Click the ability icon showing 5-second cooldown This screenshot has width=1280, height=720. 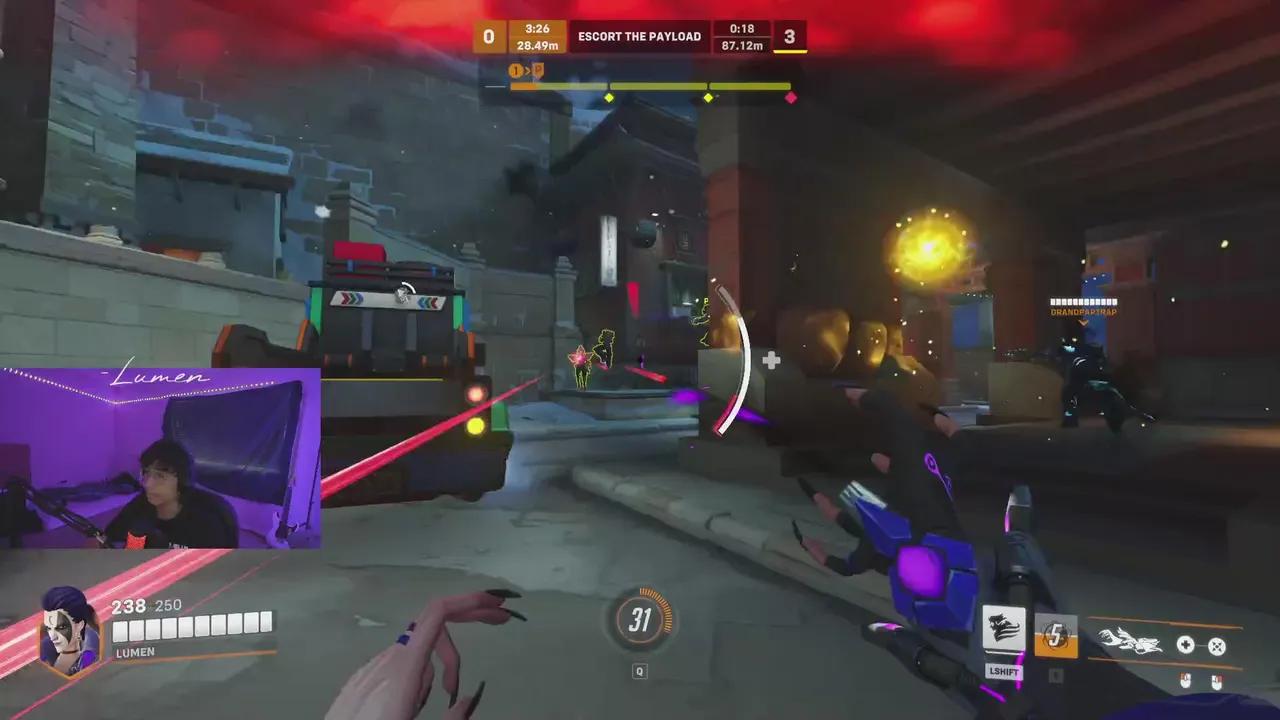(1055, 637)
